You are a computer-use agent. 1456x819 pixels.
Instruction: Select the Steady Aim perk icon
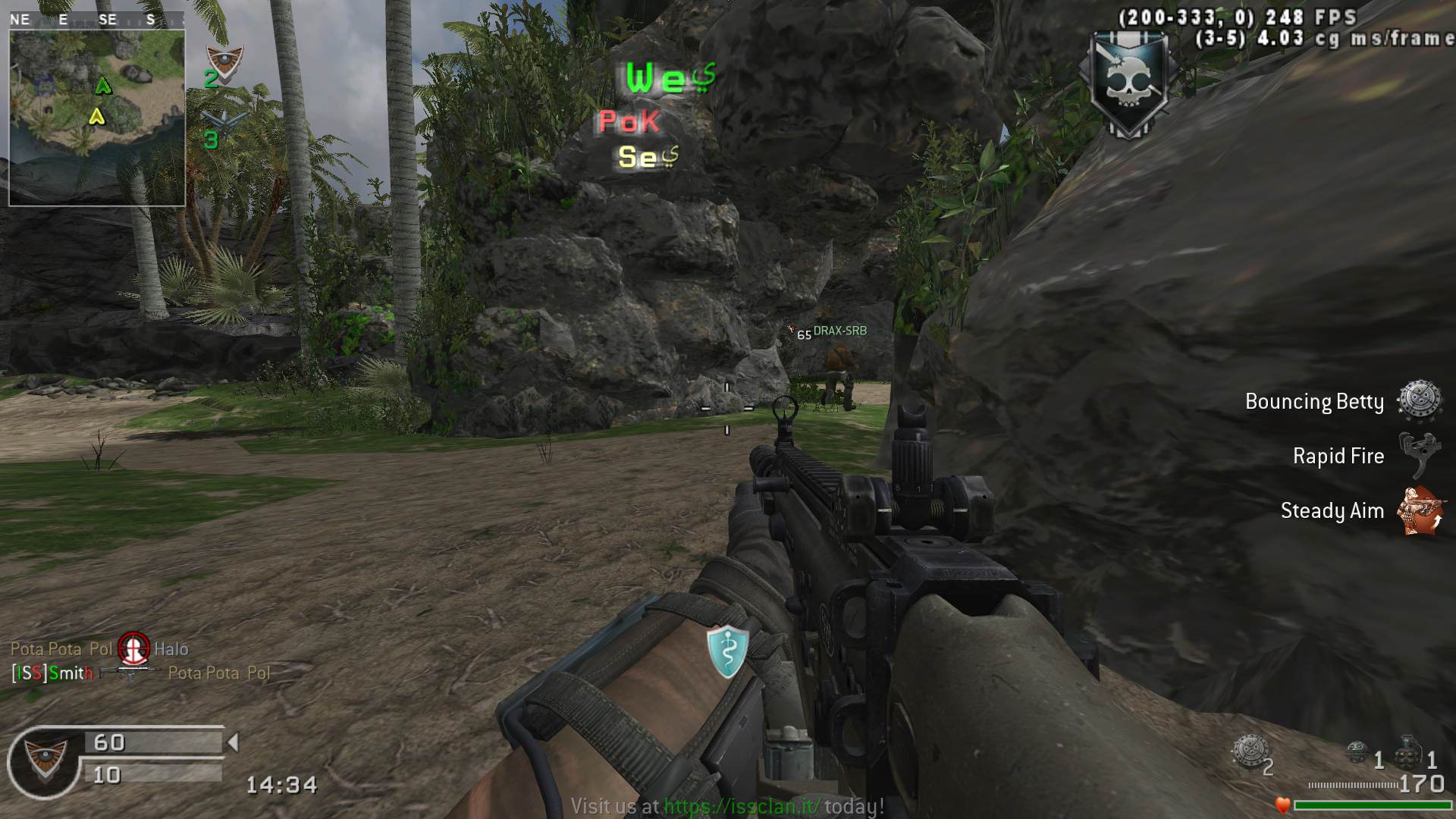1420,510
